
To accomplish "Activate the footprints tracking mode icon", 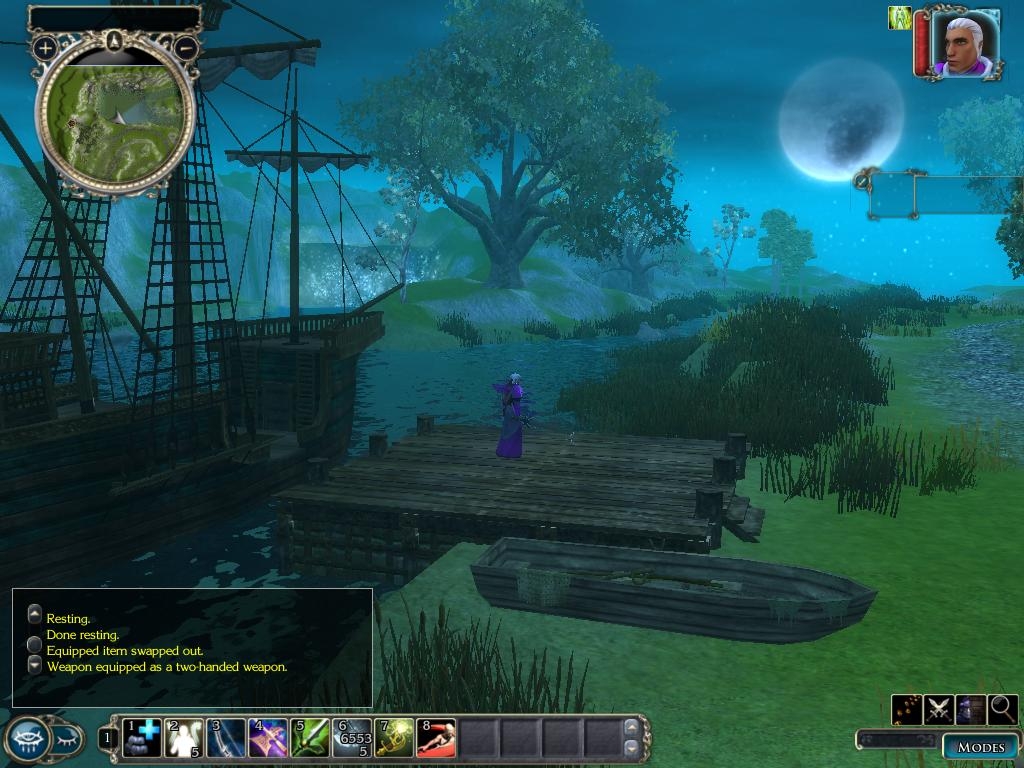I will pos(907,709).
